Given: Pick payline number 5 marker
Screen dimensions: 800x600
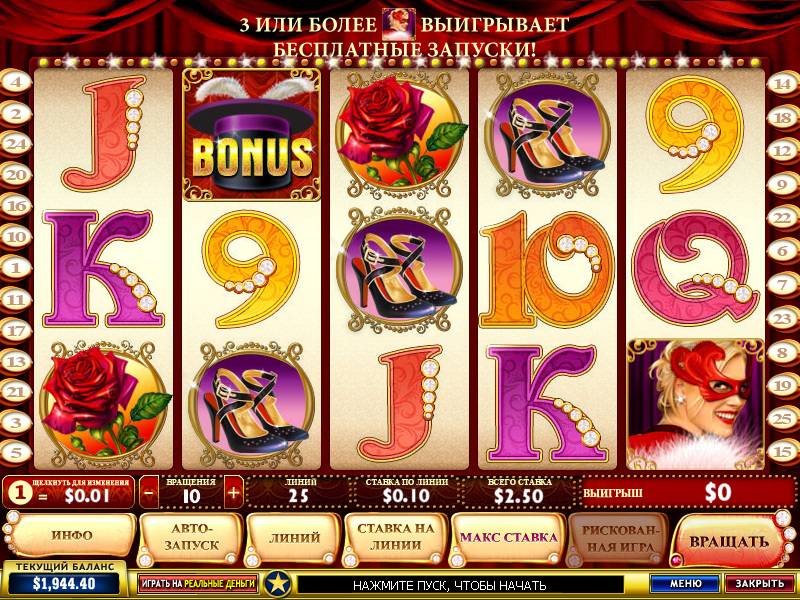Looking at the screenshot, I should pos(15,452).
